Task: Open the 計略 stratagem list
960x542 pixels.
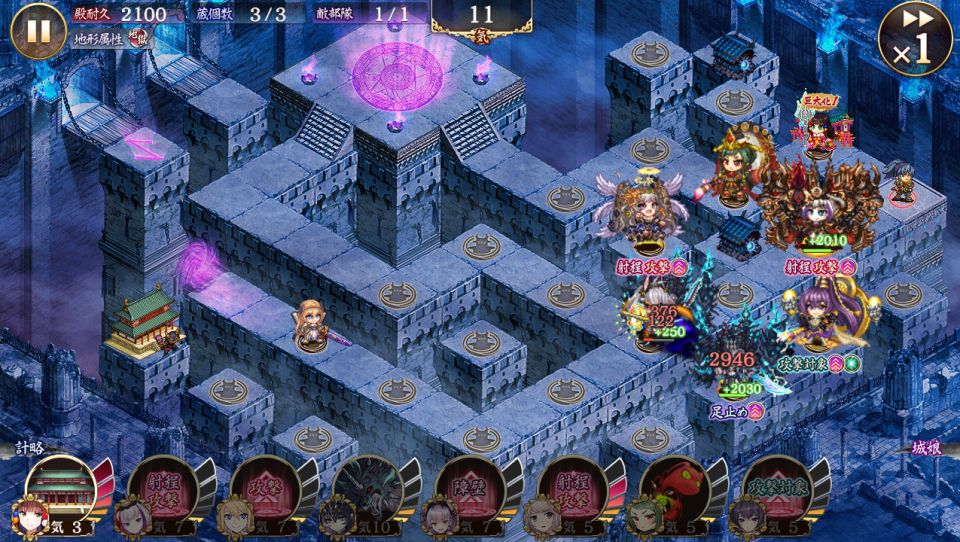Action: point(30,449)
